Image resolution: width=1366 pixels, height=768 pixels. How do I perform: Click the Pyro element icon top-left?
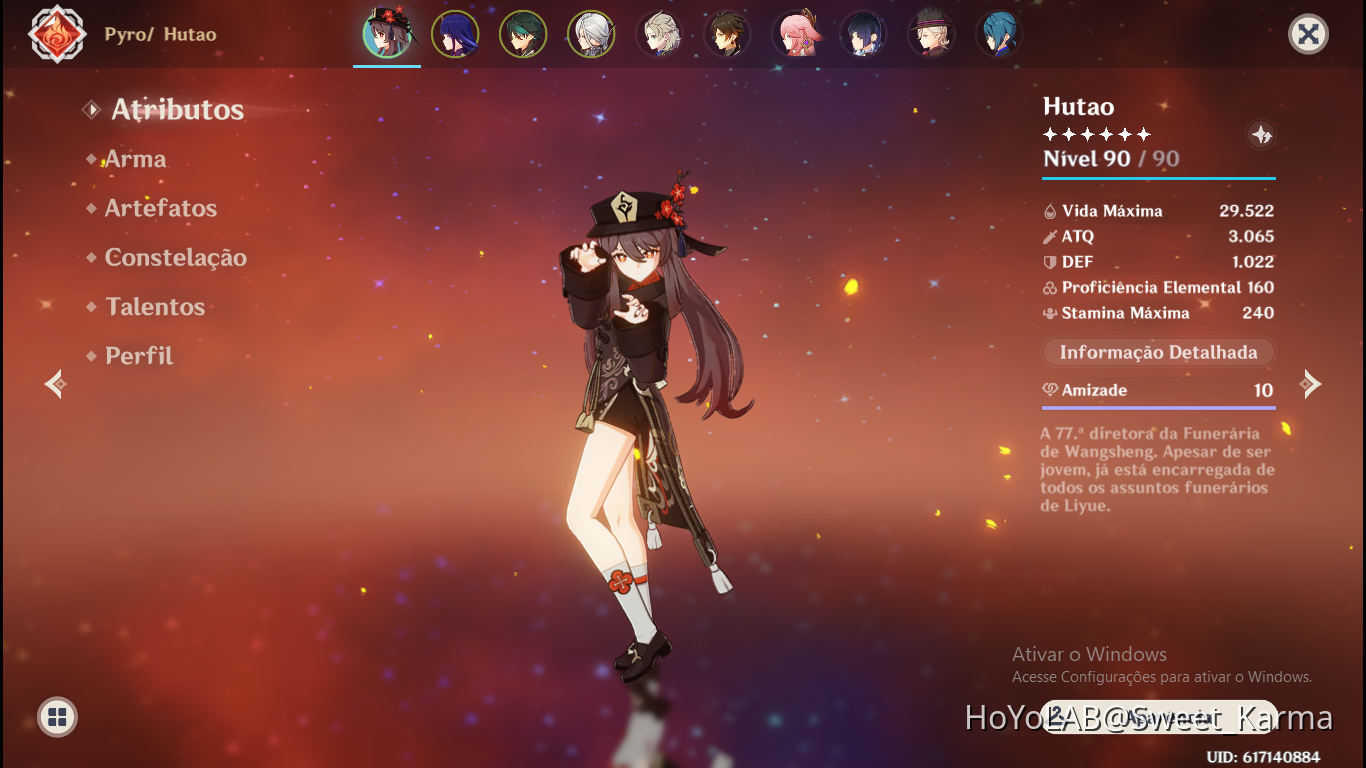point(57,33)
